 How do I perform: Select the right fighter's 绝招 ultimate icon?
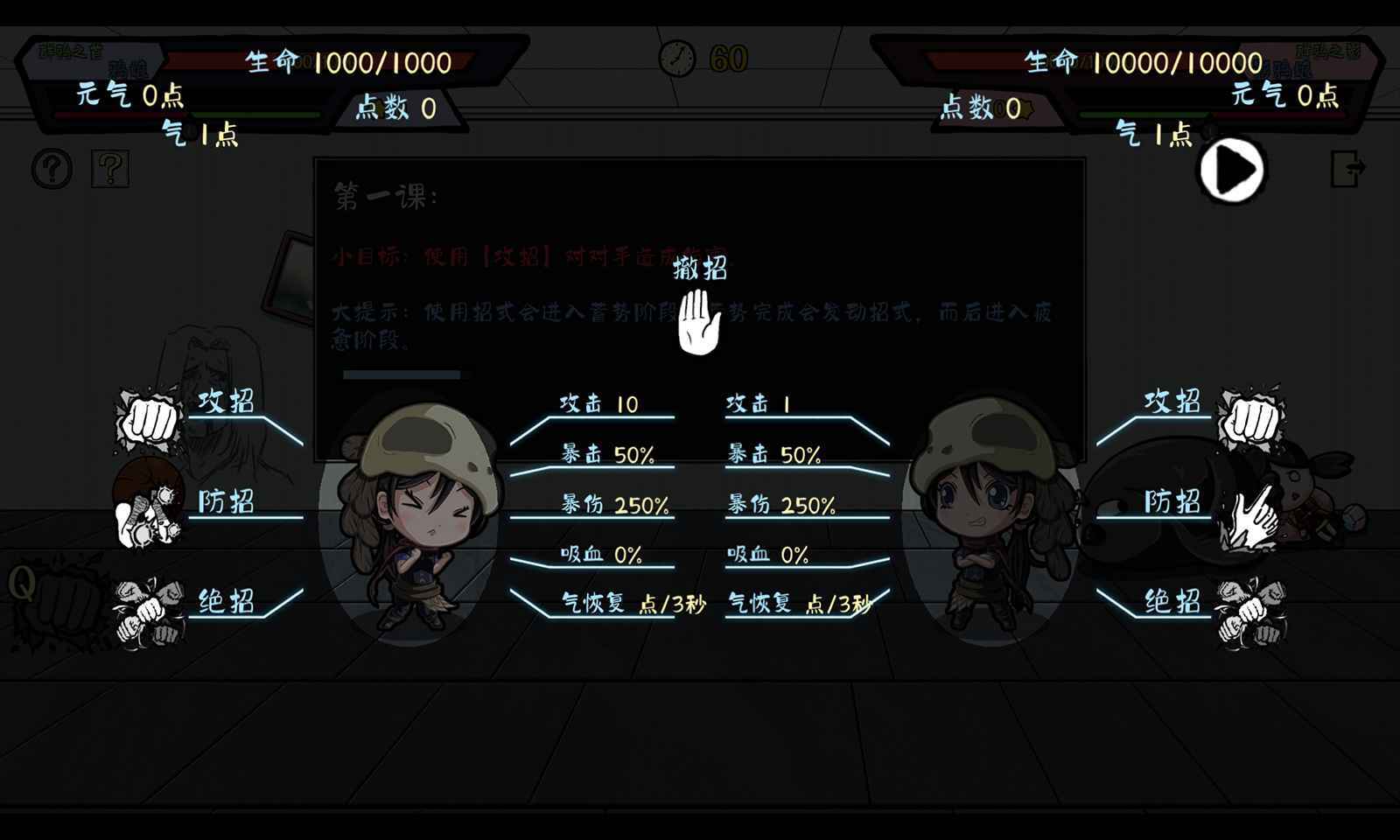1253,607
